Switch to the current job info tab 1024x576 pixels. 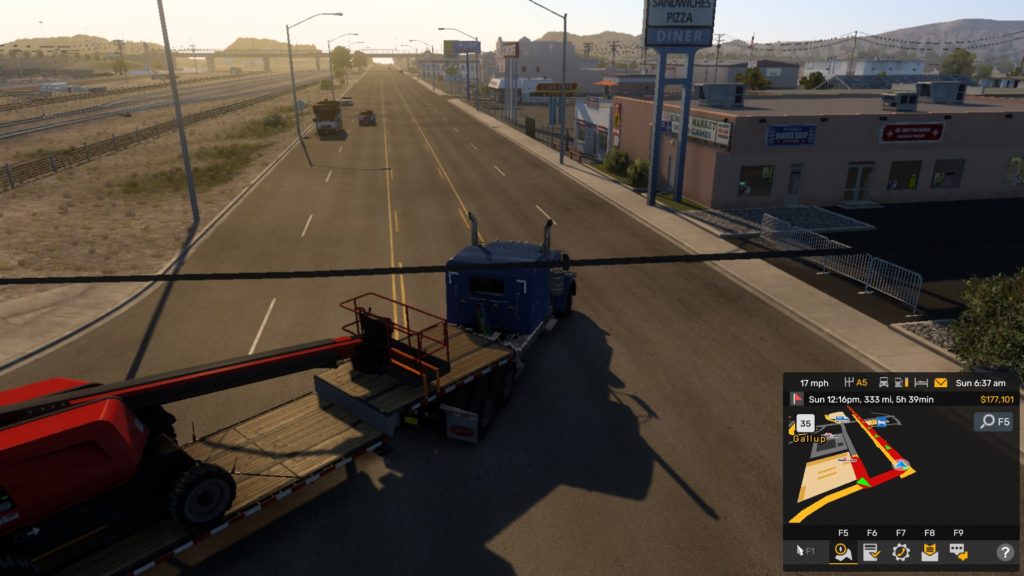coord(871,551)
